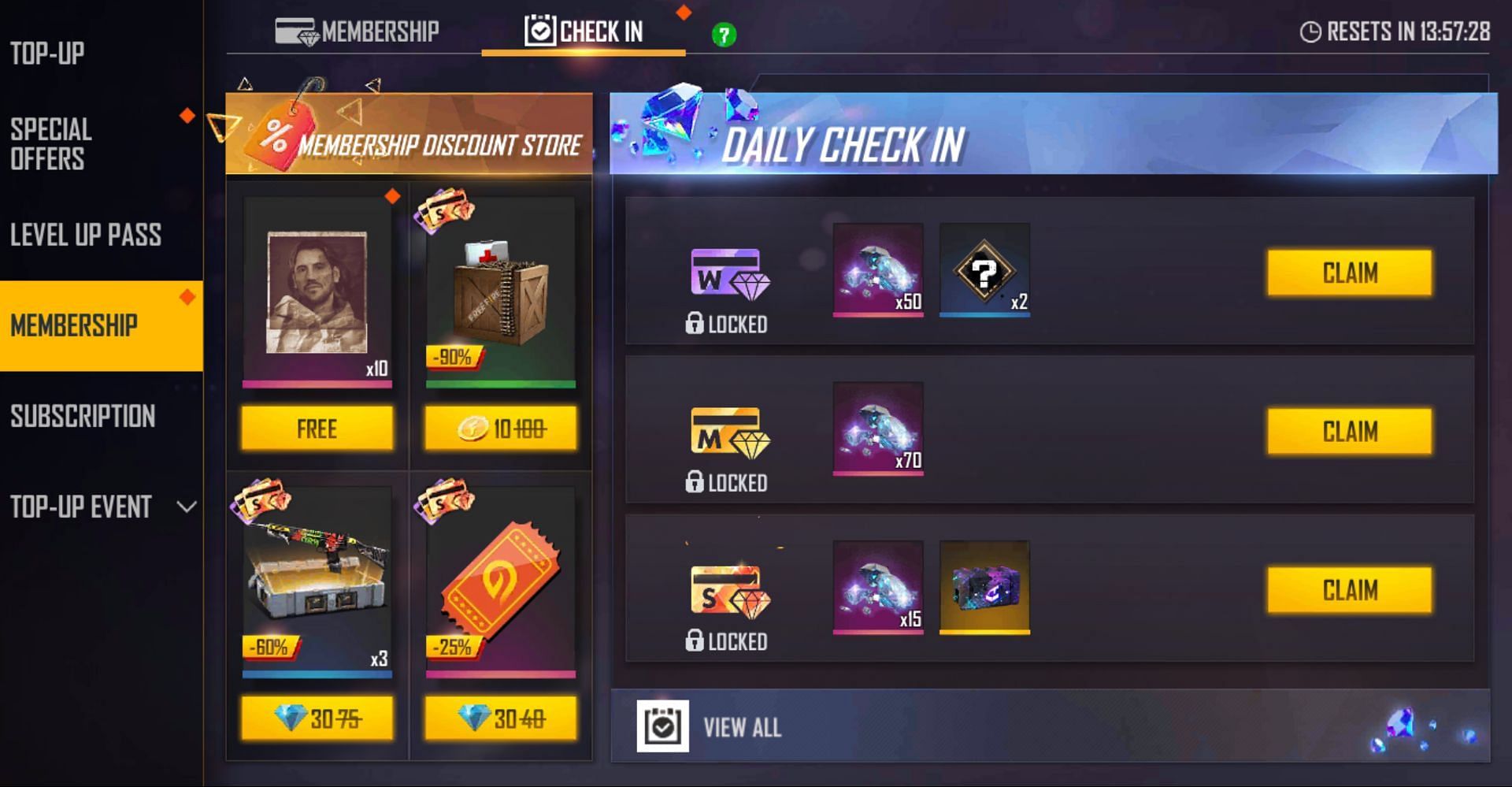This screenshot has width=1512, height=787.
Task: View the medkit supply crate item
Action: [x=500, y=291]
